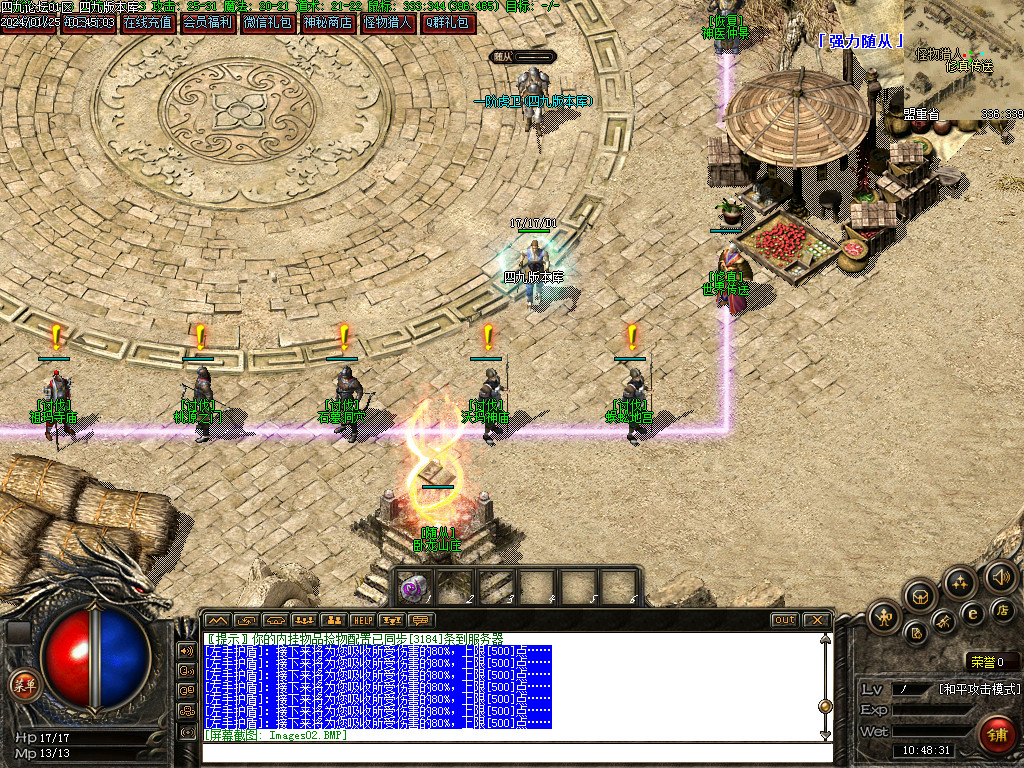Click the 'out' button on chat panel
Image resolution: width=1024 pixels, height=768 pixels.
pyautogui.click(x=784, y=621)
